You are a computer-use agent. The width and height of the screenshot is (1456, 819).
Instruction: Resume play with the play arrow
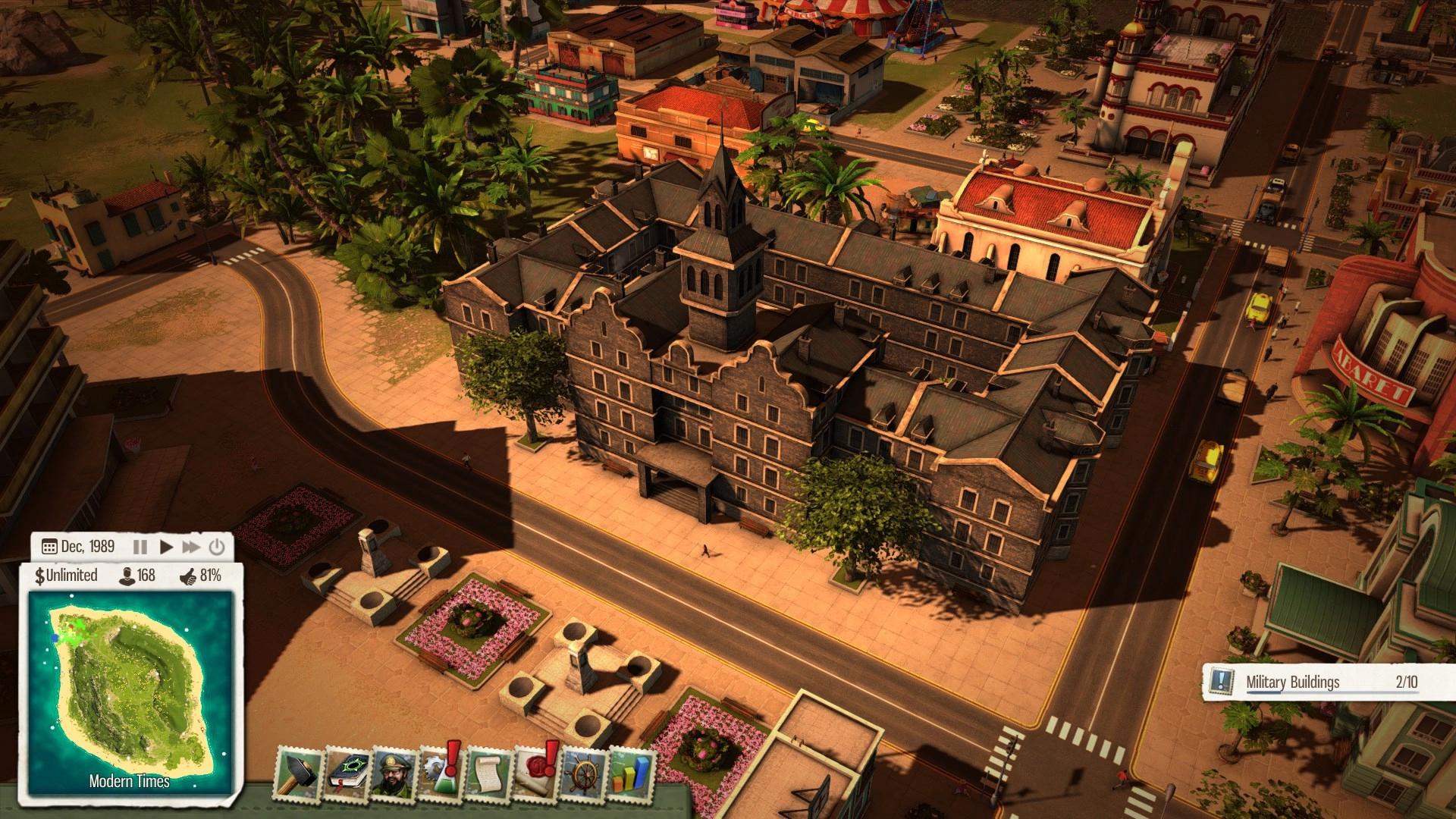click(x=168, y=546)
